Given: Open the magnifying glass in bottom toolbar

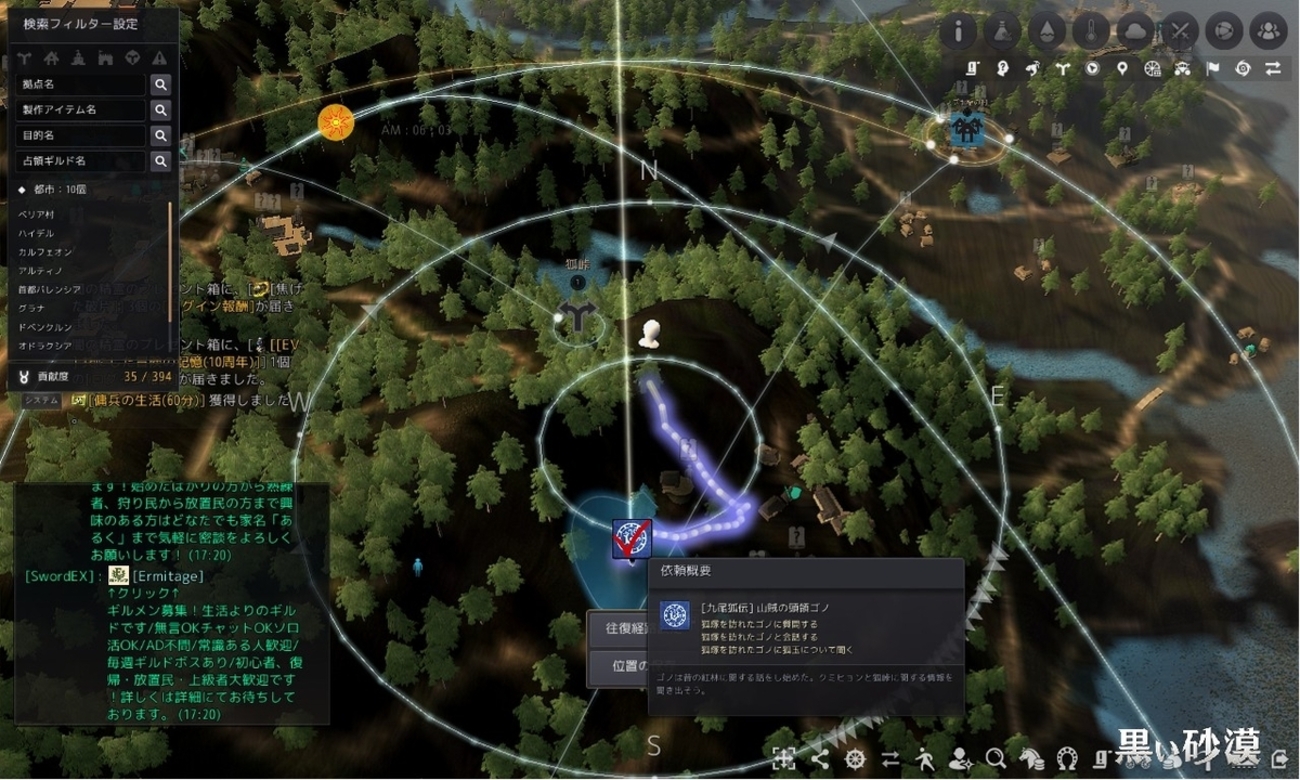Looking at the screenshot, I should 994,757.
